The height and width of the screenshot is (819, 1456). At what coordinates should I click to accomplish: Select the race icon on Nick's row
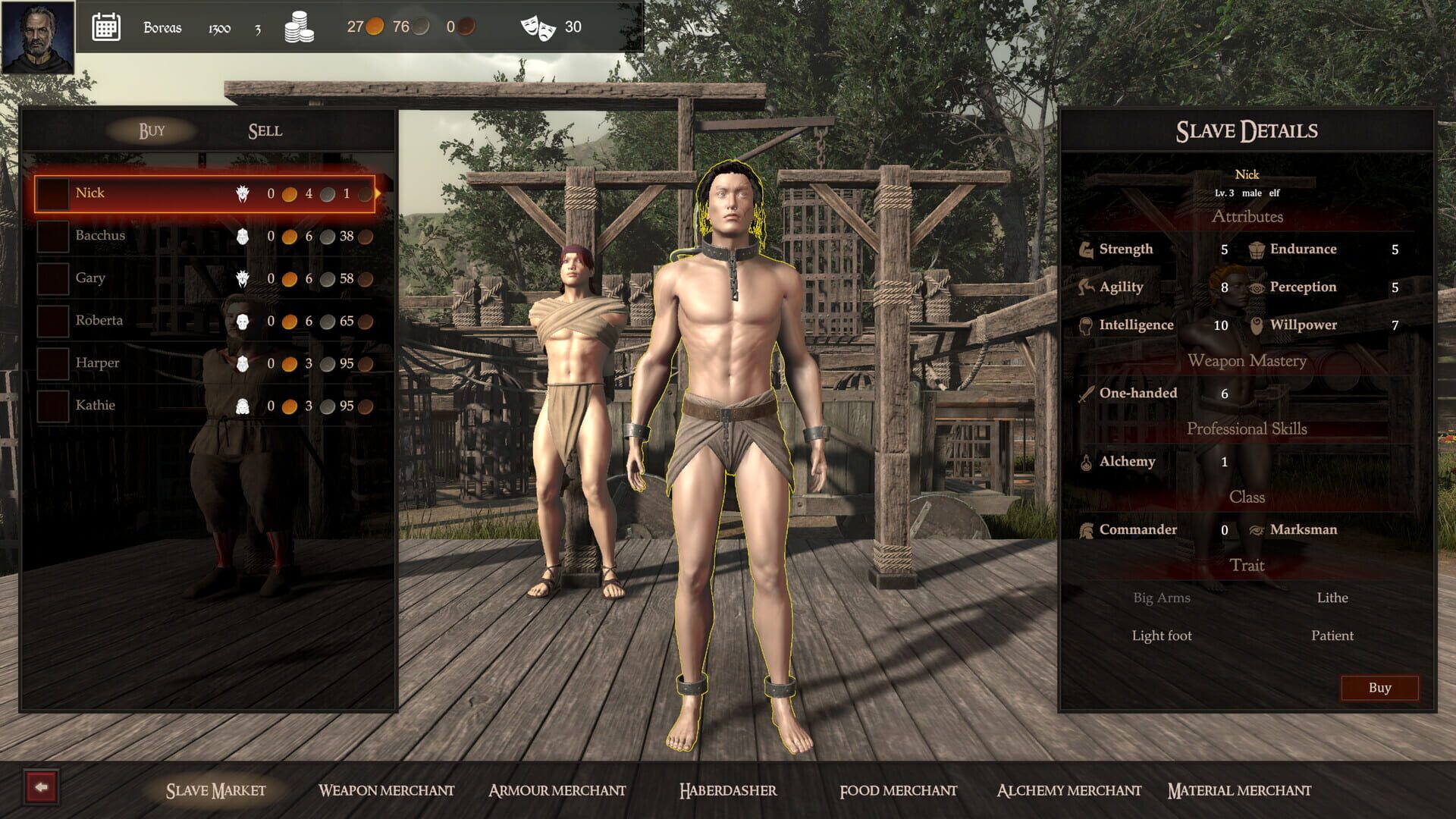pyautogui.click(x=243, y=193)
